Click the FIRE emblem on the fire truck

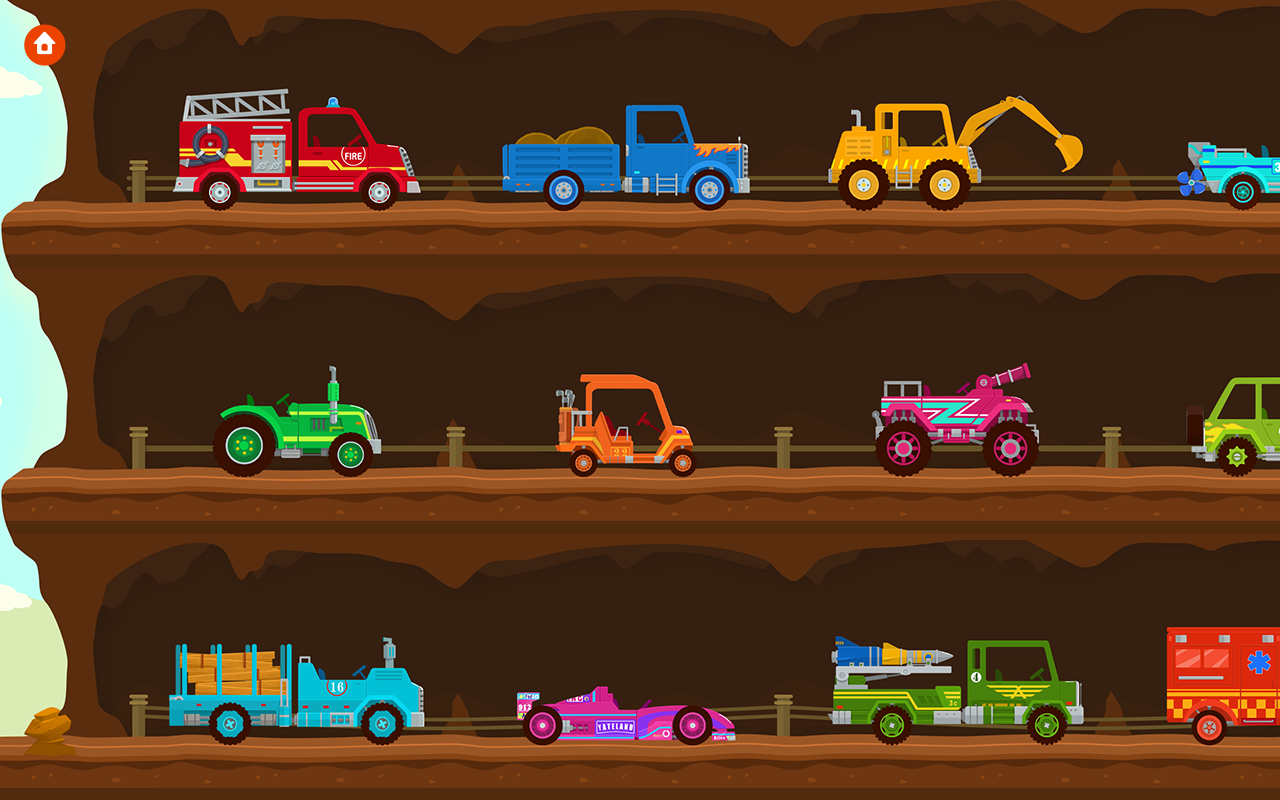click(351, 156)
